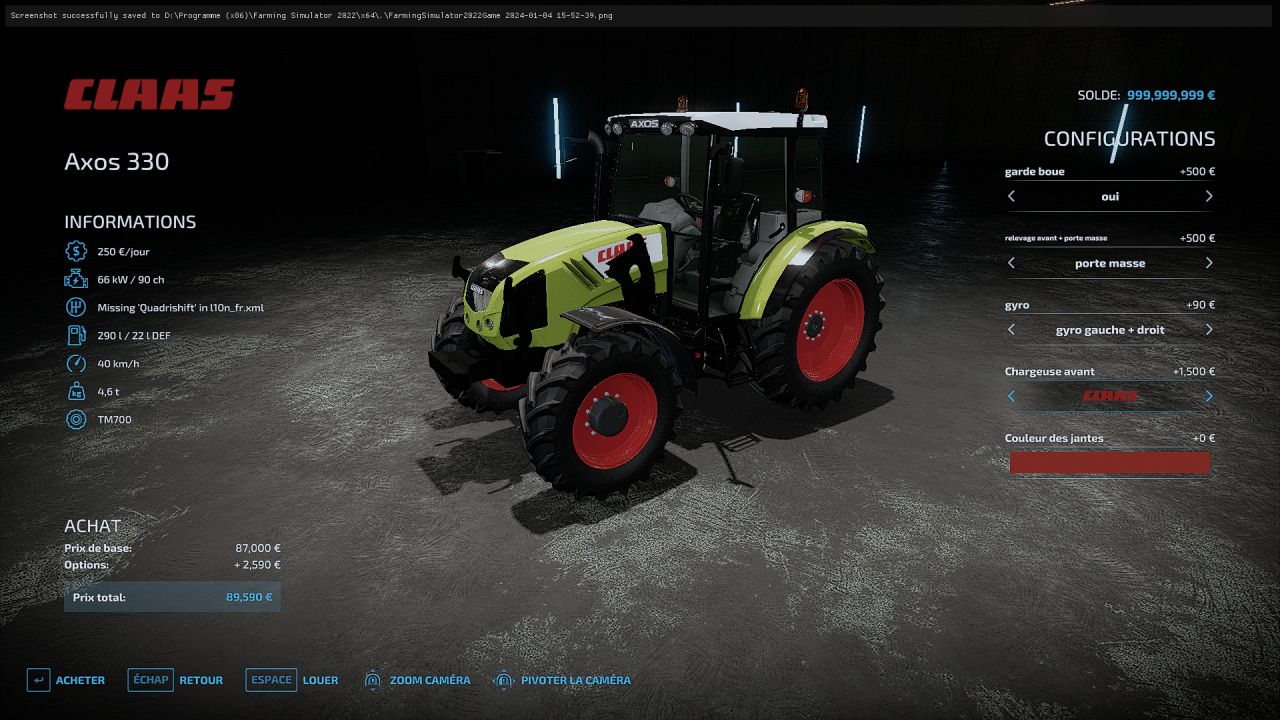This screenshot has width=1280, height=720.
Task: Select next garde boue option
Action: click(x=1209, y=196)
